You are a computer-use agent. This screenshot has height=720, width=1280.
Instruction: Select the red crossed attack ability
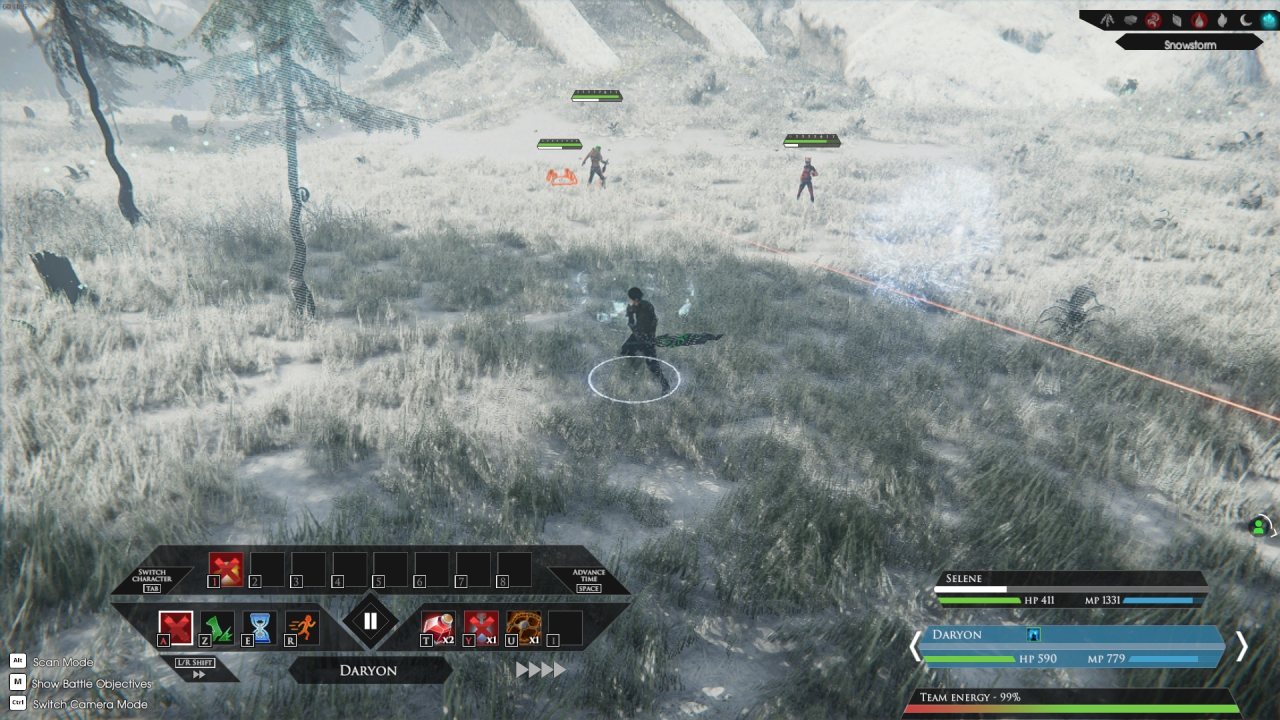tap(176, 627)
